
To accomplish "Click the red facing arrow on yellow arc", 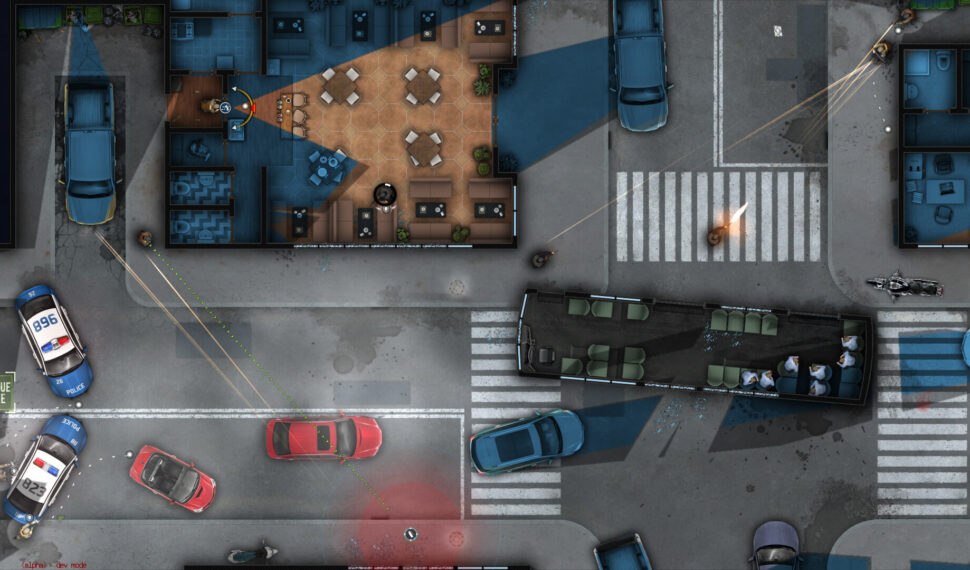I will [x=252, y=106].
